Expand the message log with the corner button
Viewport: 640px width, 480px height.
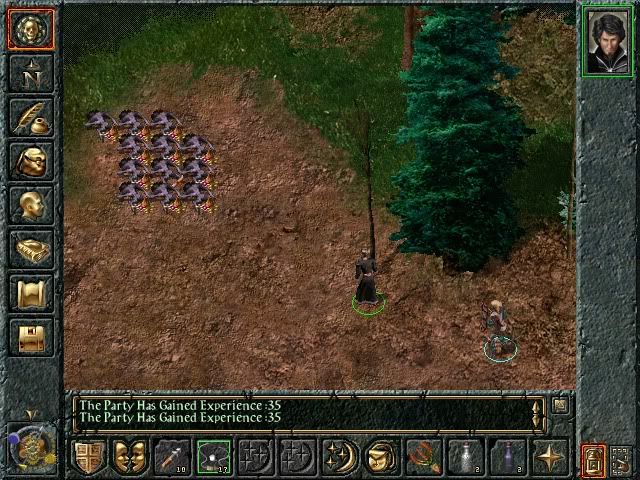(x=561, y=405)
